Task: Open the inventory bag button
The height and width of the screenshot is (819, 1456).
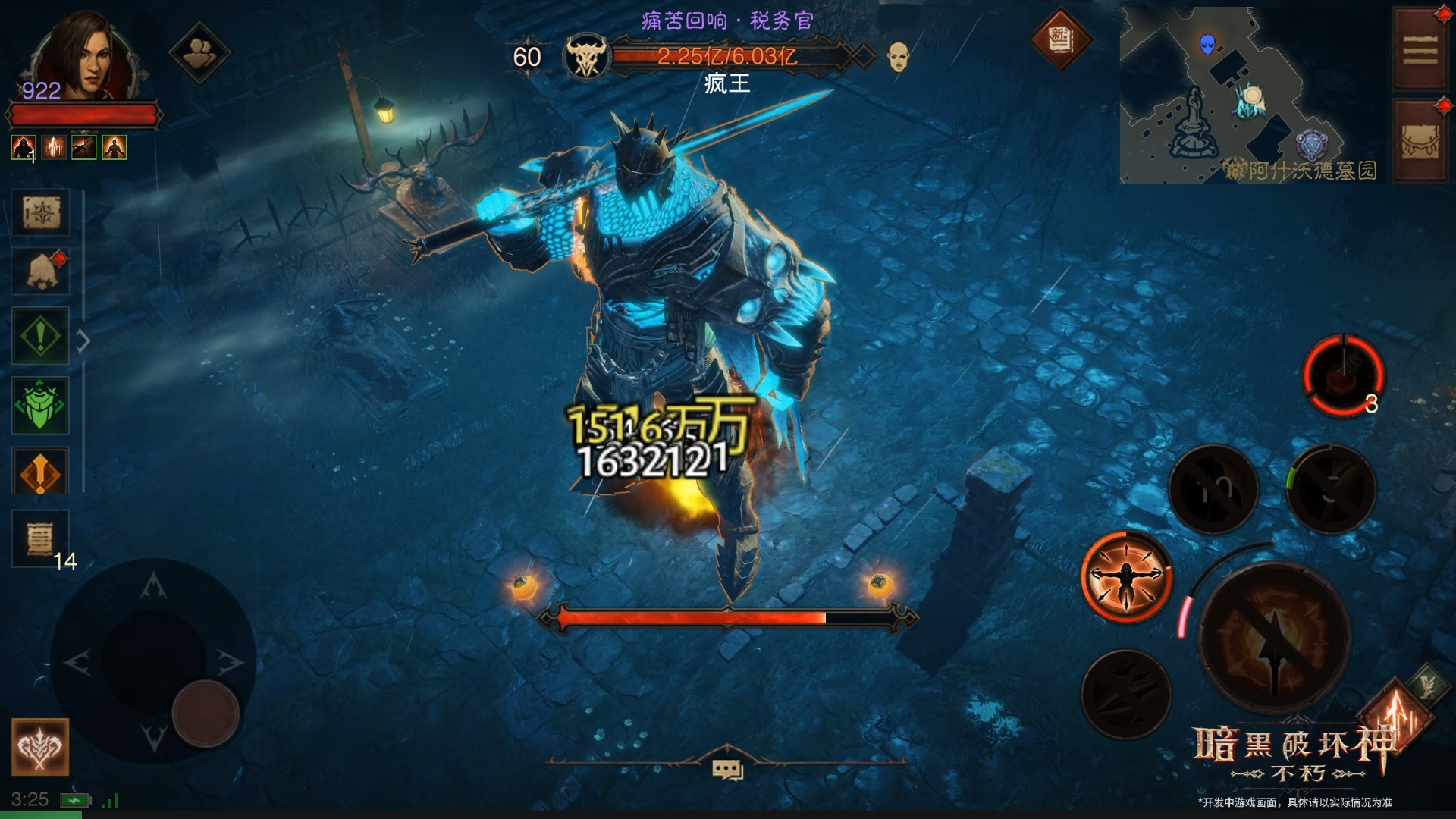Action: [1420, 141]
